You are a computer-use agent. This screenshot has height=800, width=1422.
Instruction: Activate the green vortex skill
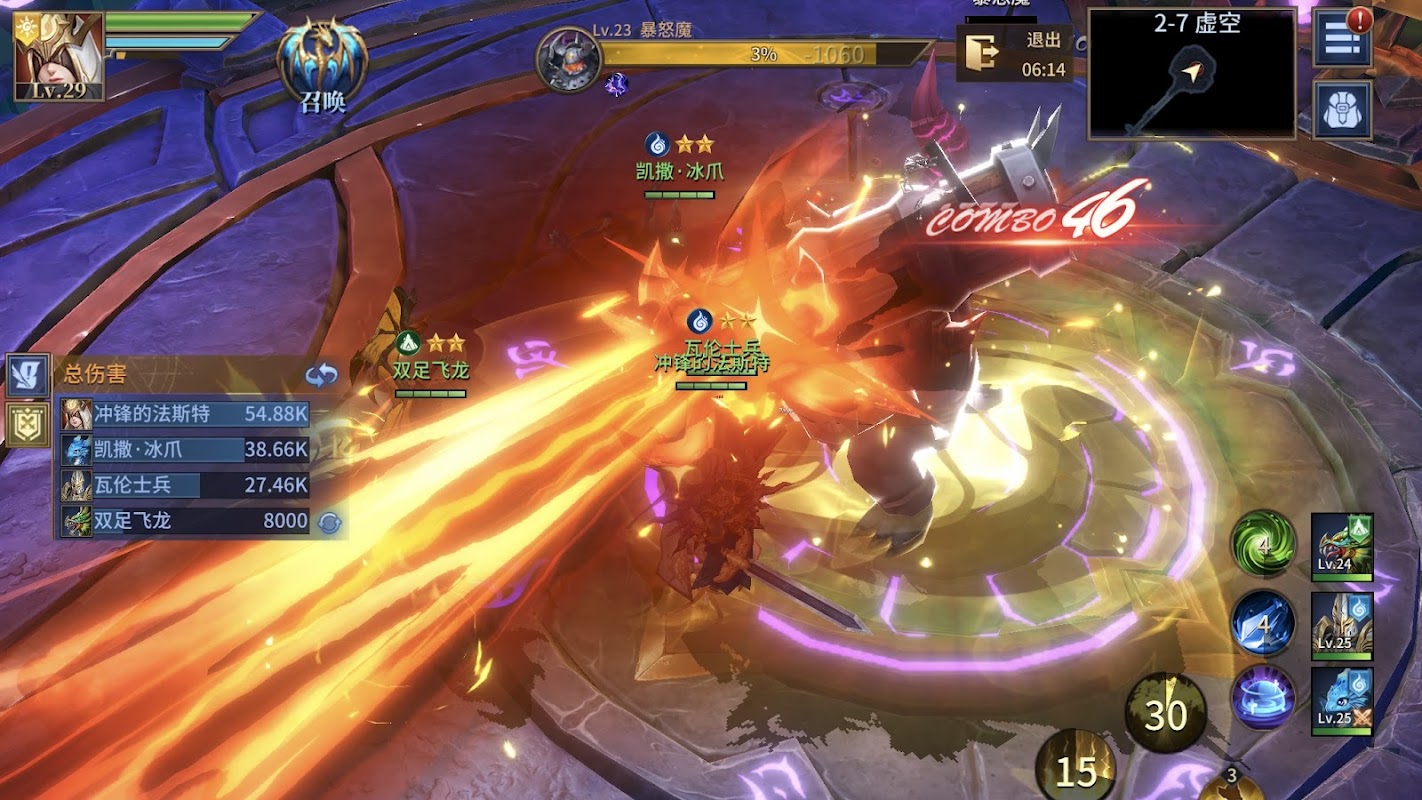coord(1263,544)
